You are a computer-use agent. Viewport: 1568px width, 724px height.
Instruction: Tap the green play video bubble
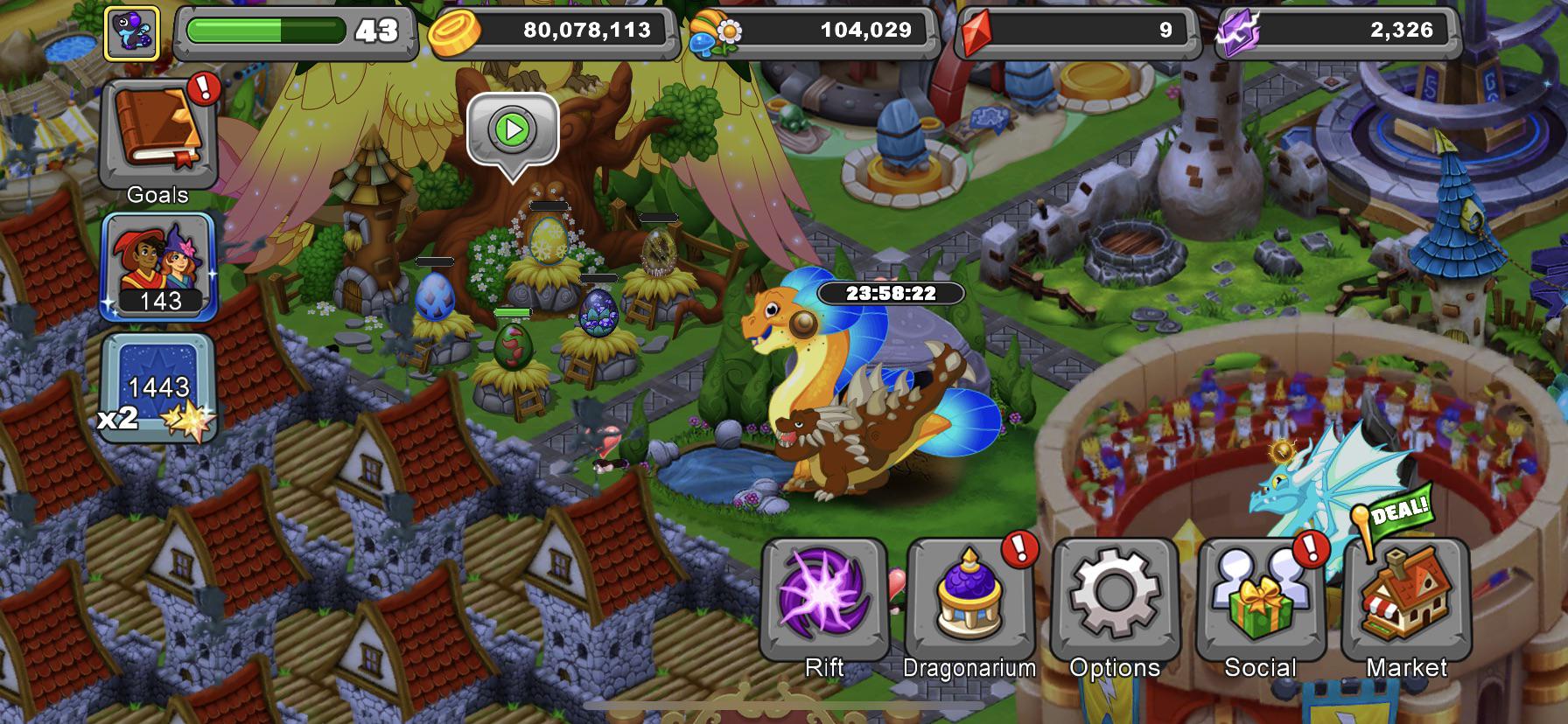coord(513,129)
